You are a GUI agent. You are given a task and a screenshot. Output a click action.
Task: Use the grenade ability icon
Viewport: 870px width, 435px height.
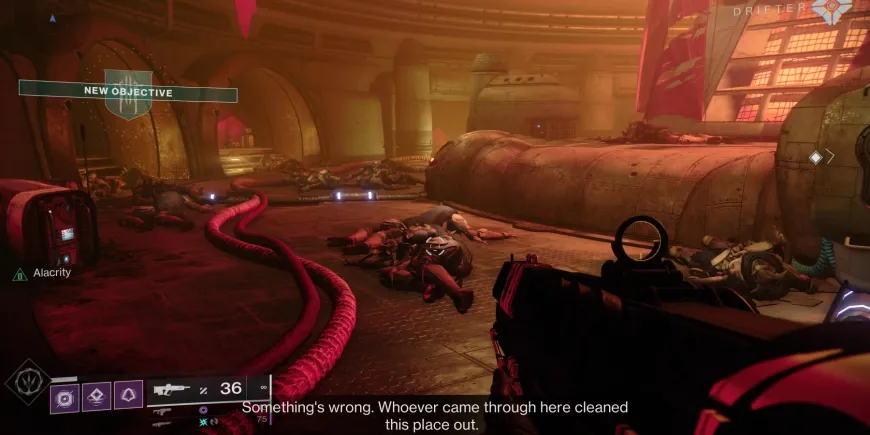(x=65, y=397)
